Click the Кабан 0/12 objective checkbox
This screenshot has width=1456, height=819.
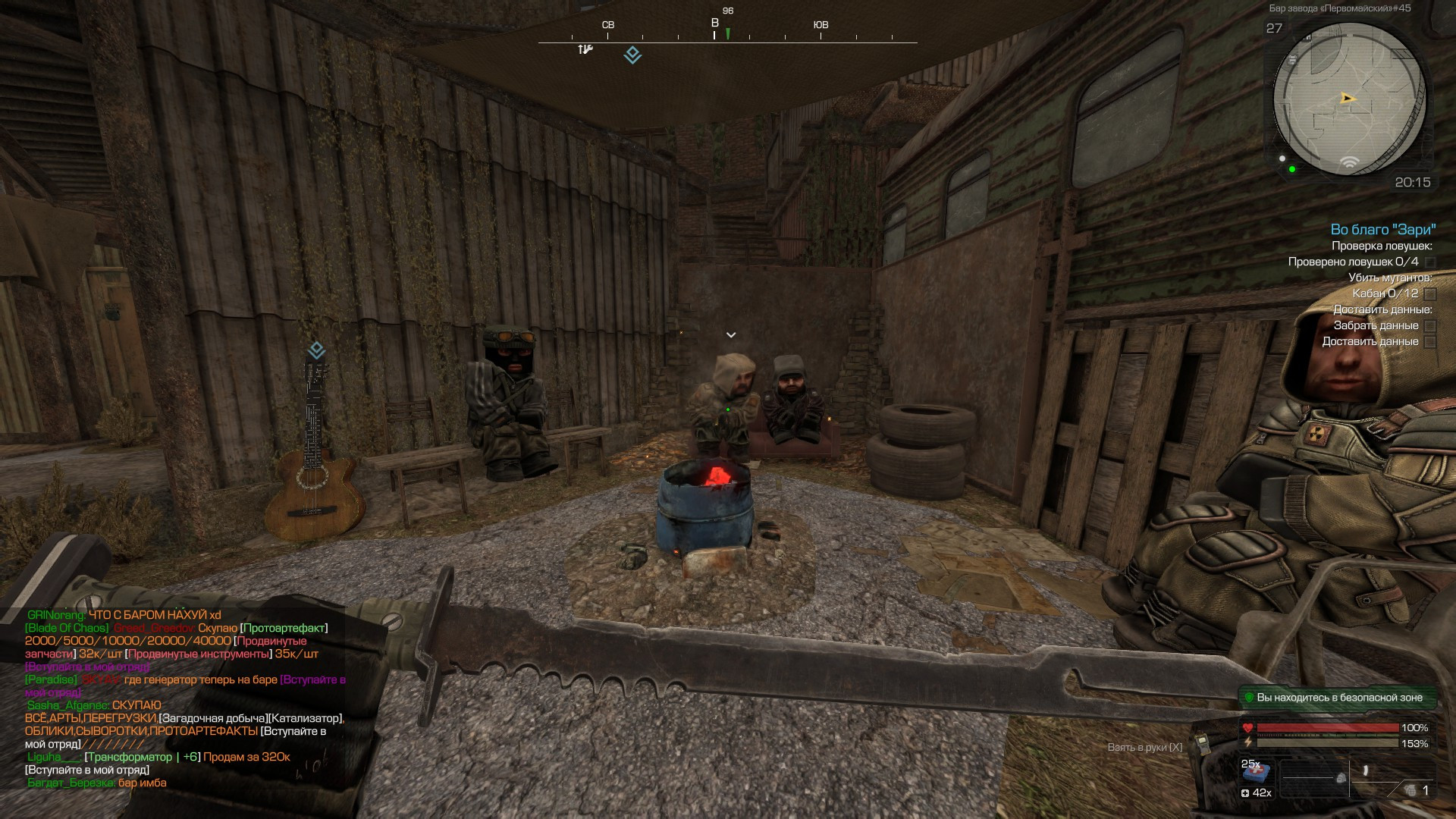click(x=1430, y=294)
